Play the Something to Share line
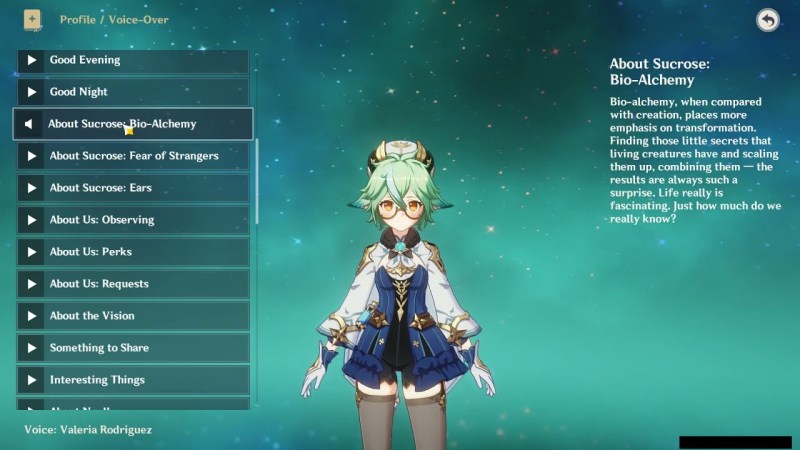800x450 pixels. [x=132, y=348]
